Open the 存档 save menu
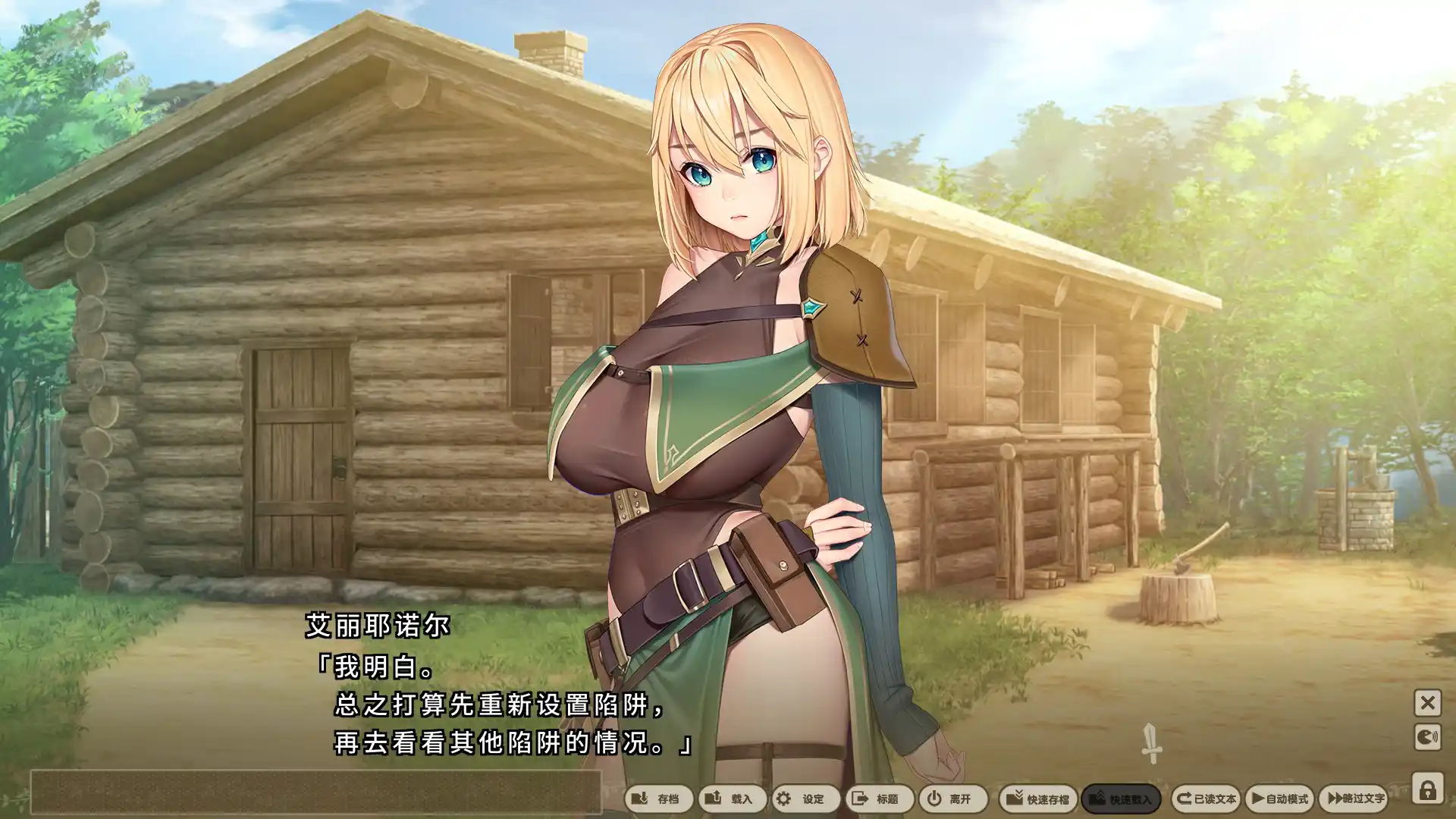Viewport: 1456px width, 819px height. click(657, 799)
